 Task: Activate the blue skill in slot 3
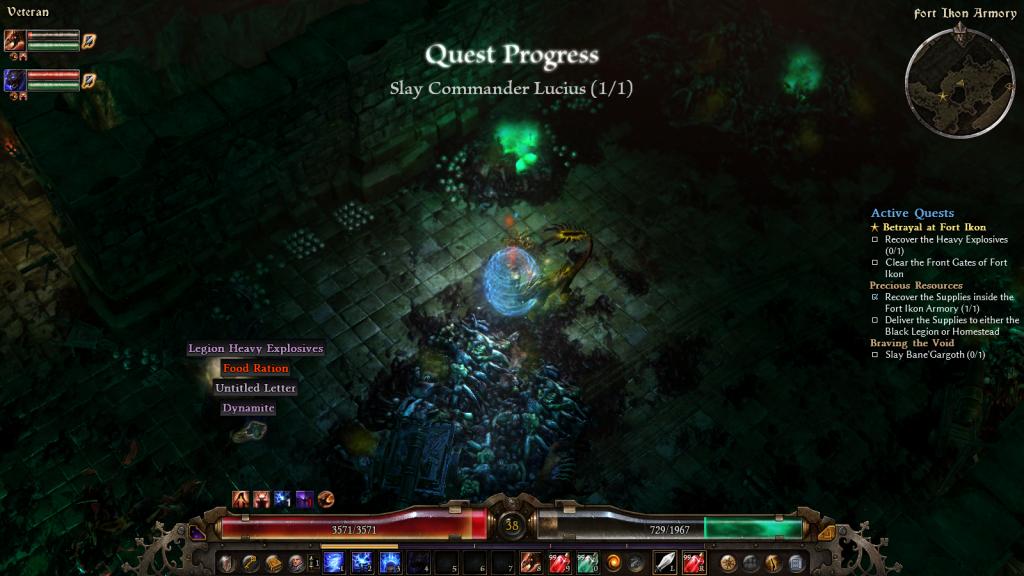(390, 562)
